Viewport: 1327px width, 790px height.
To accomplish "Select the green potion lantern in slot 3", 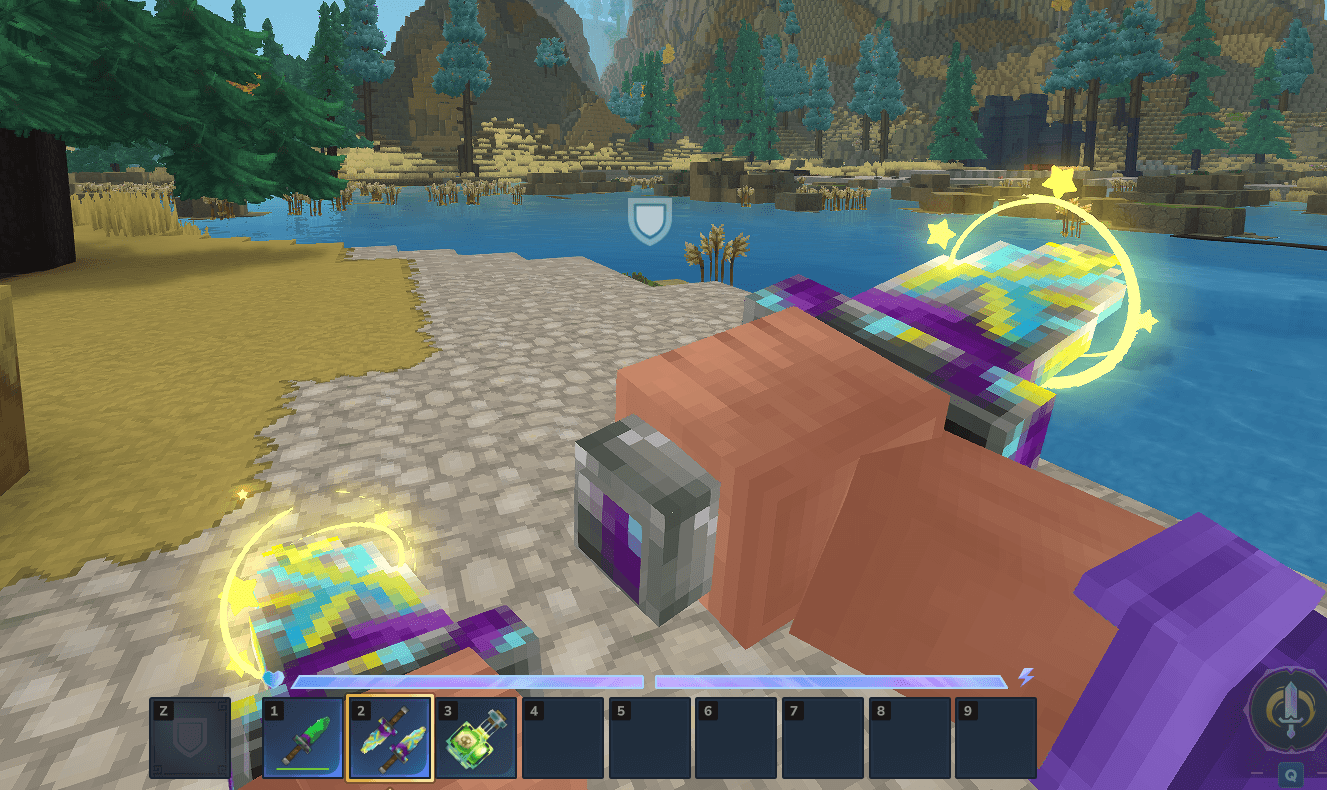I will (x=476, y=738).
